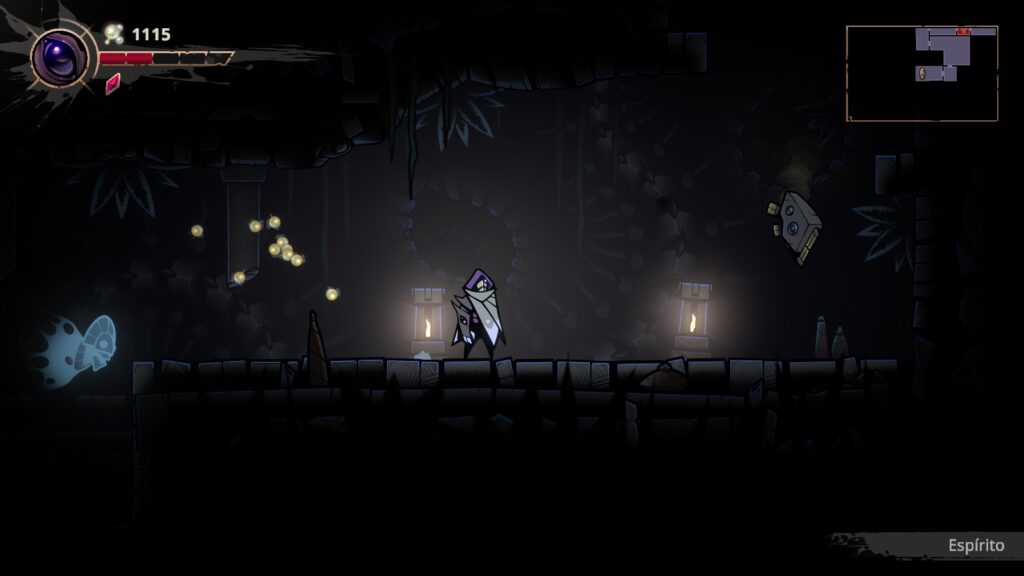Screen dimensions: 1024x576
Task: Click the minimap in the corner
Action: point(921,73)
